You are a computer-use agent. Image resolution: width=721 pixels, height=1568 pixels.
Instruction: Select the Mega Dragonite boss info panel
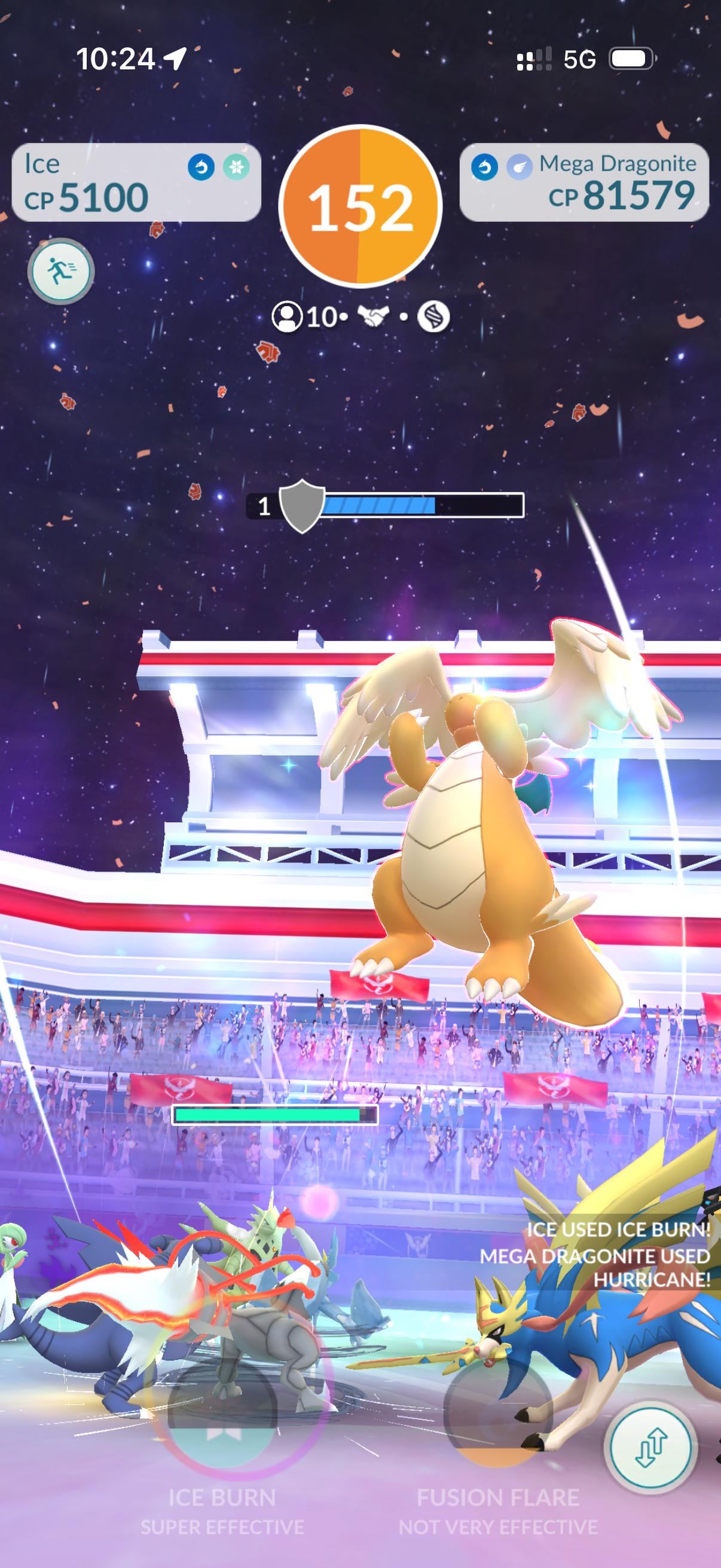tap(584, 182)
